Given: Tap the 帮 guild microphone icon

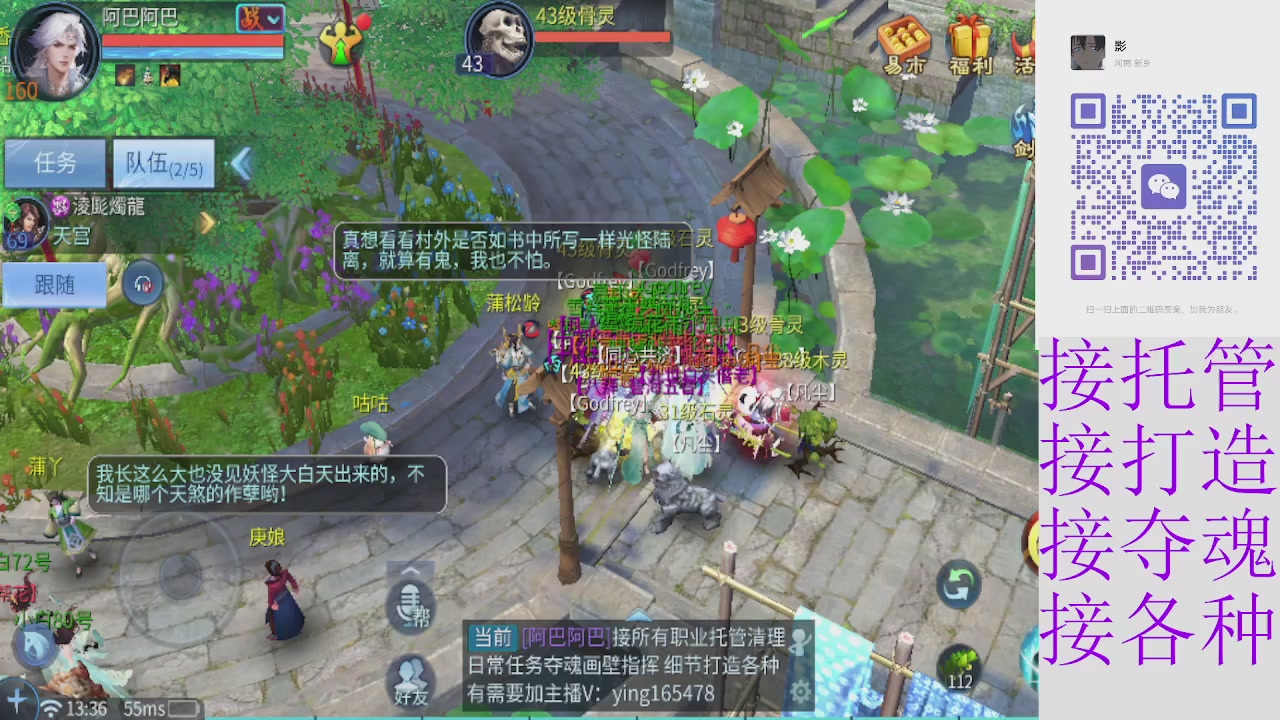Looking at the screenshot, I should coord(410,605).
